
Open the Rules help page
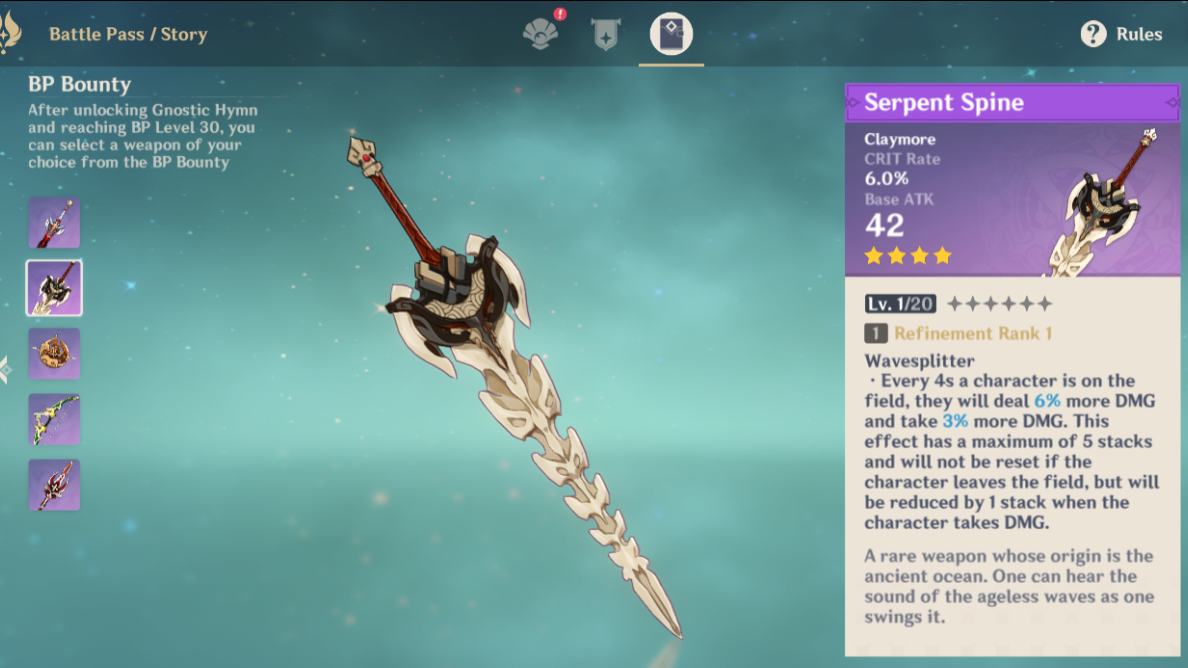[x=1121, y=34]
